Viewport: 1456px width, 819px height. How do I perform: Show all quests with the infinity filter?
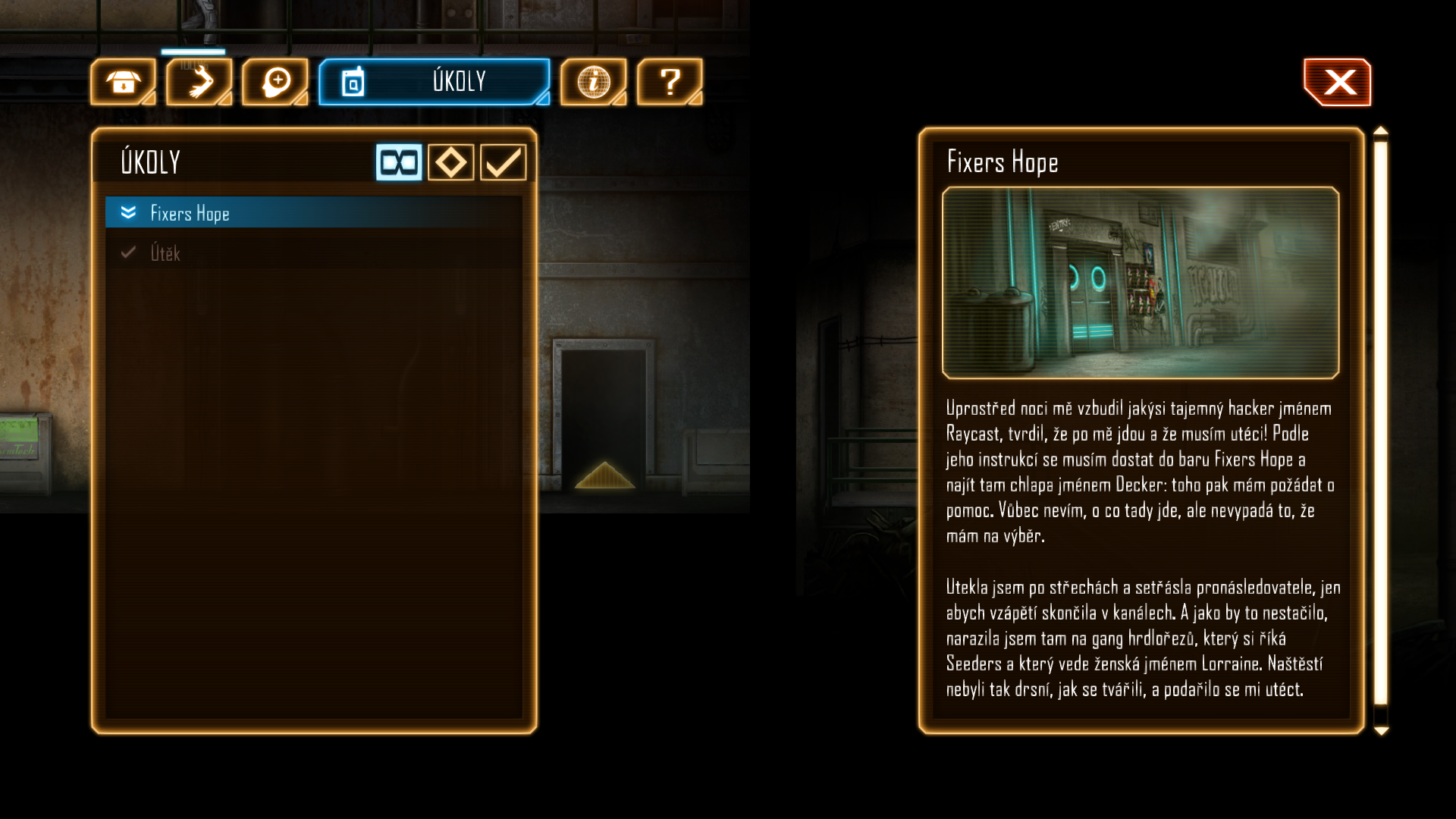click(399, 162)
